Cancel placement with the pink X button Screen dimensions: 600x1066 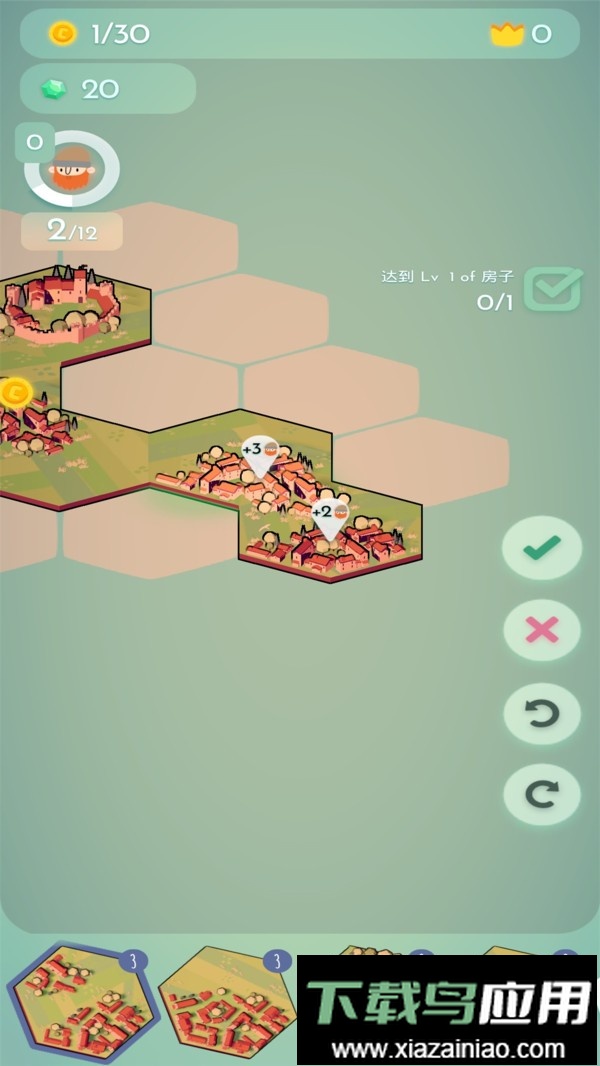click(x=542, y=630)
